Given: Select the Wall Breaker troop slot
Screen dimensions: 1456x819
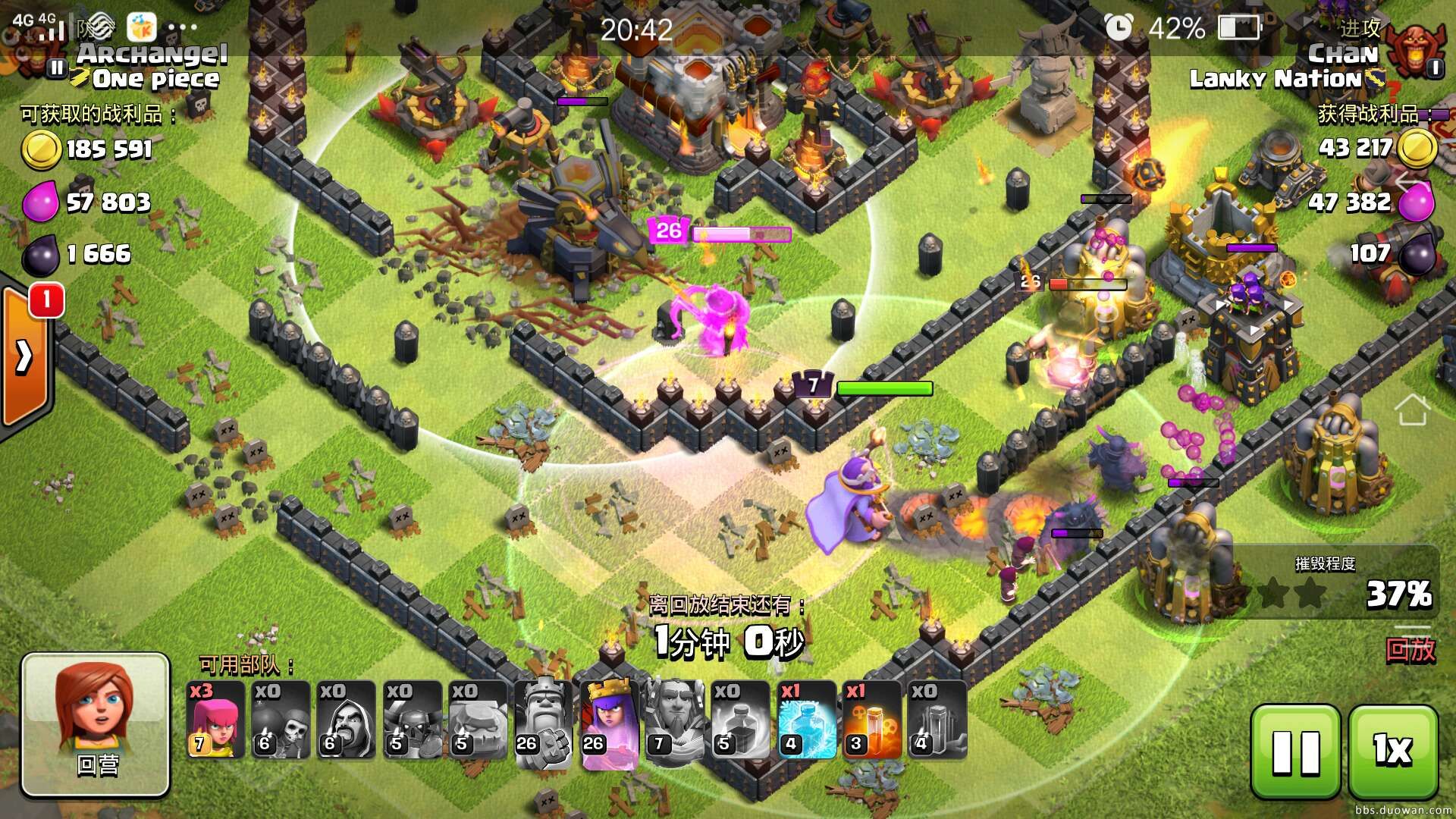Looking at the screenshot, I should (x=280, y=720).
